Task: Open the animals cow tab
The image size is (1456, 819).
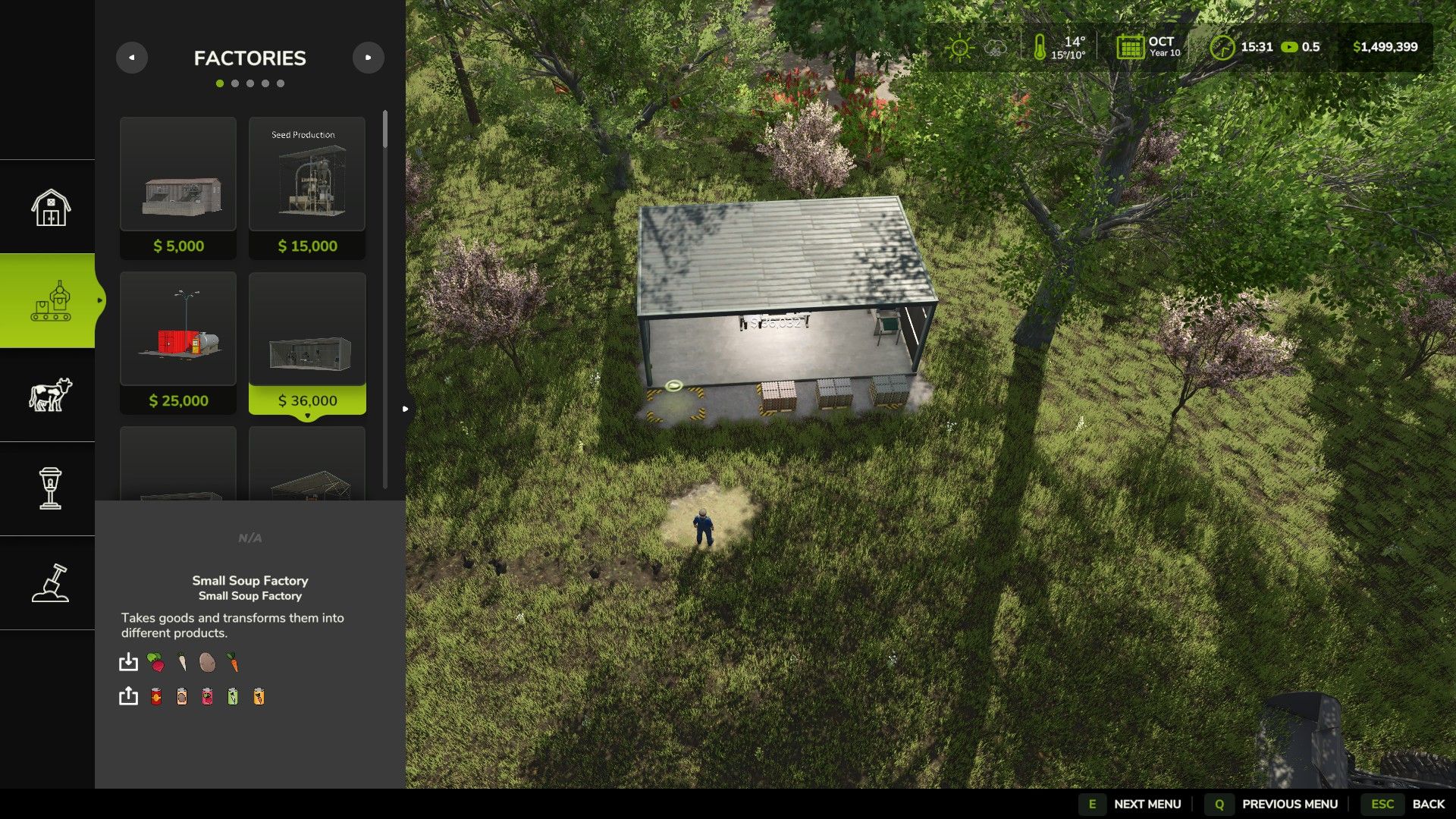Action: coord(50,395)
